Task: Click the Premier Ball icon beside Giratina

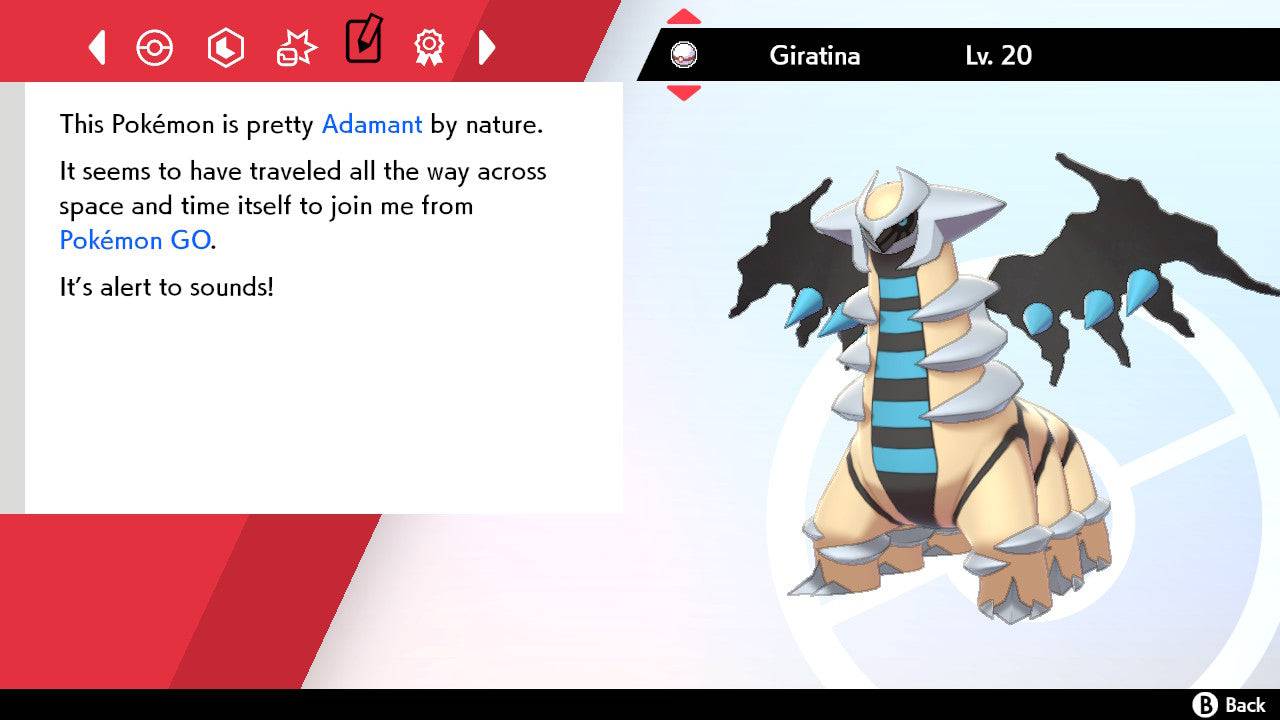Action: pos(685,55)
